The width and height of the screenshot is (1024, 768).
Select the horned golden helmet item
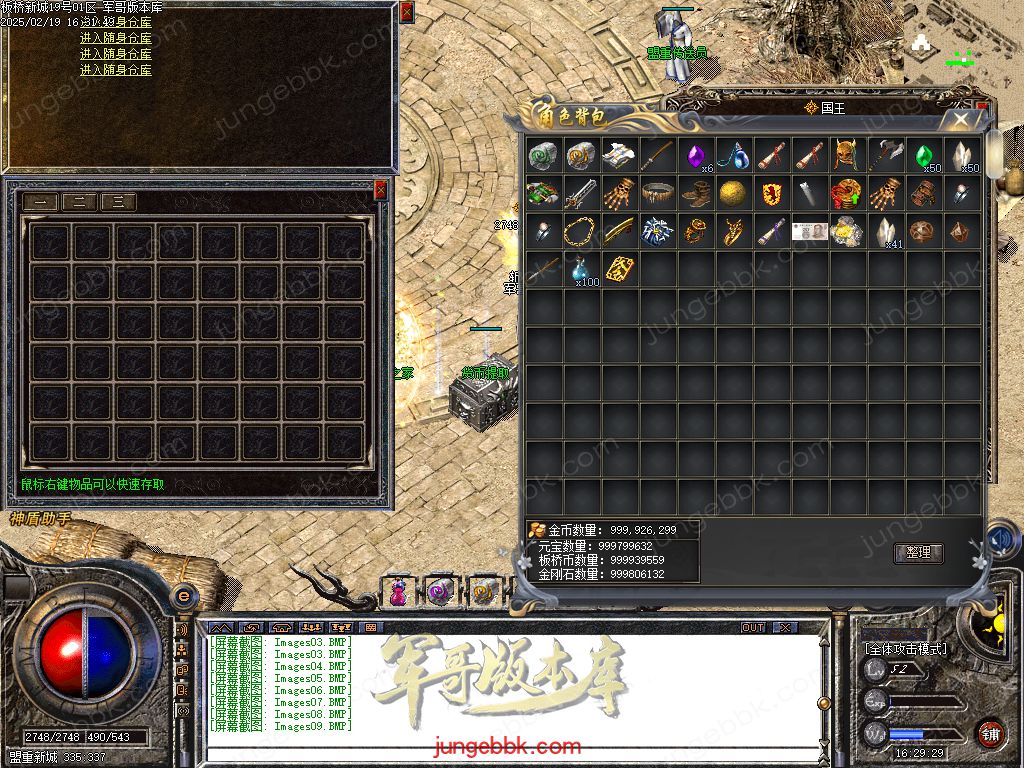tap(848, 155)
